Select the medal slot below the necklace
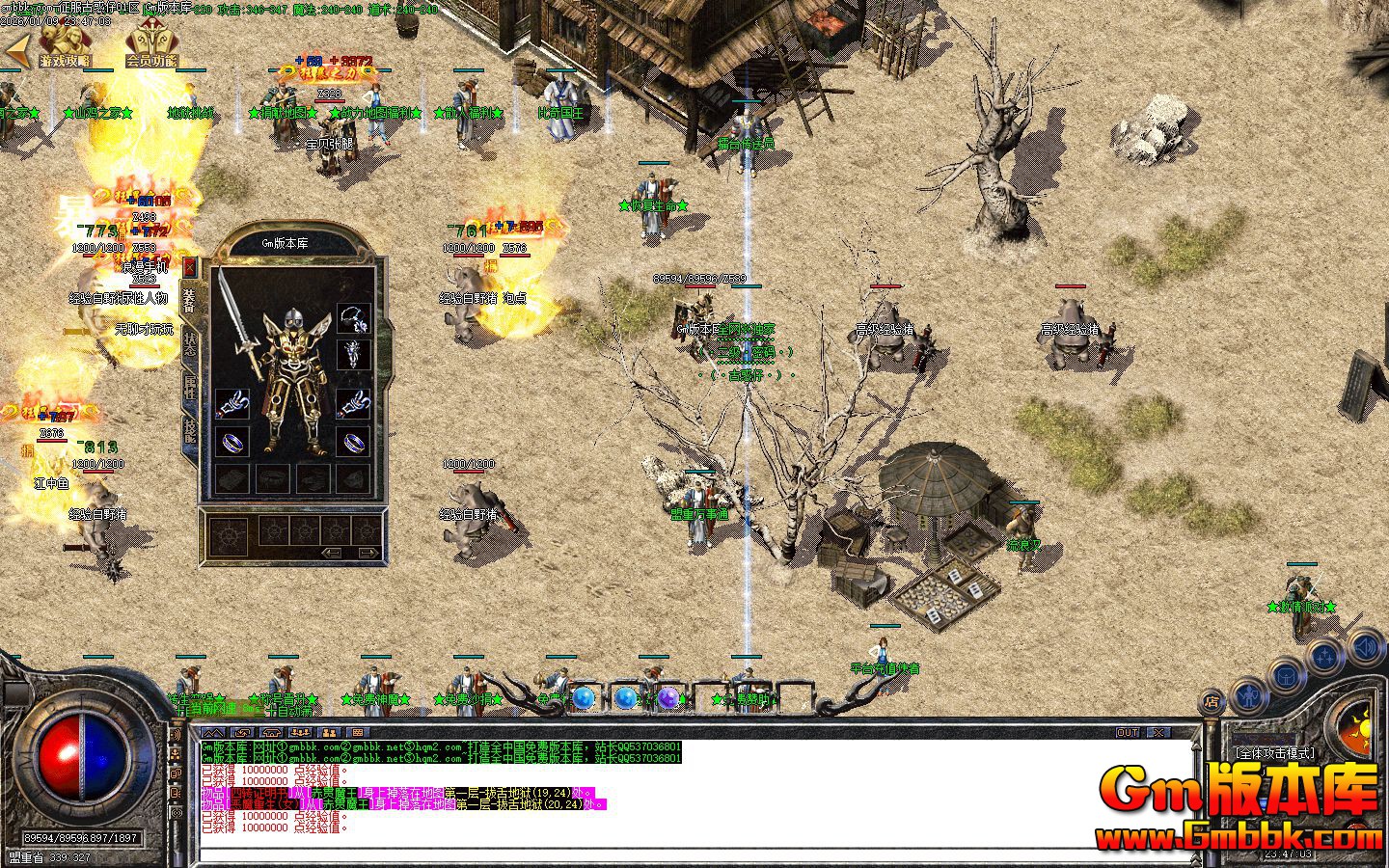 click(354, 354)
